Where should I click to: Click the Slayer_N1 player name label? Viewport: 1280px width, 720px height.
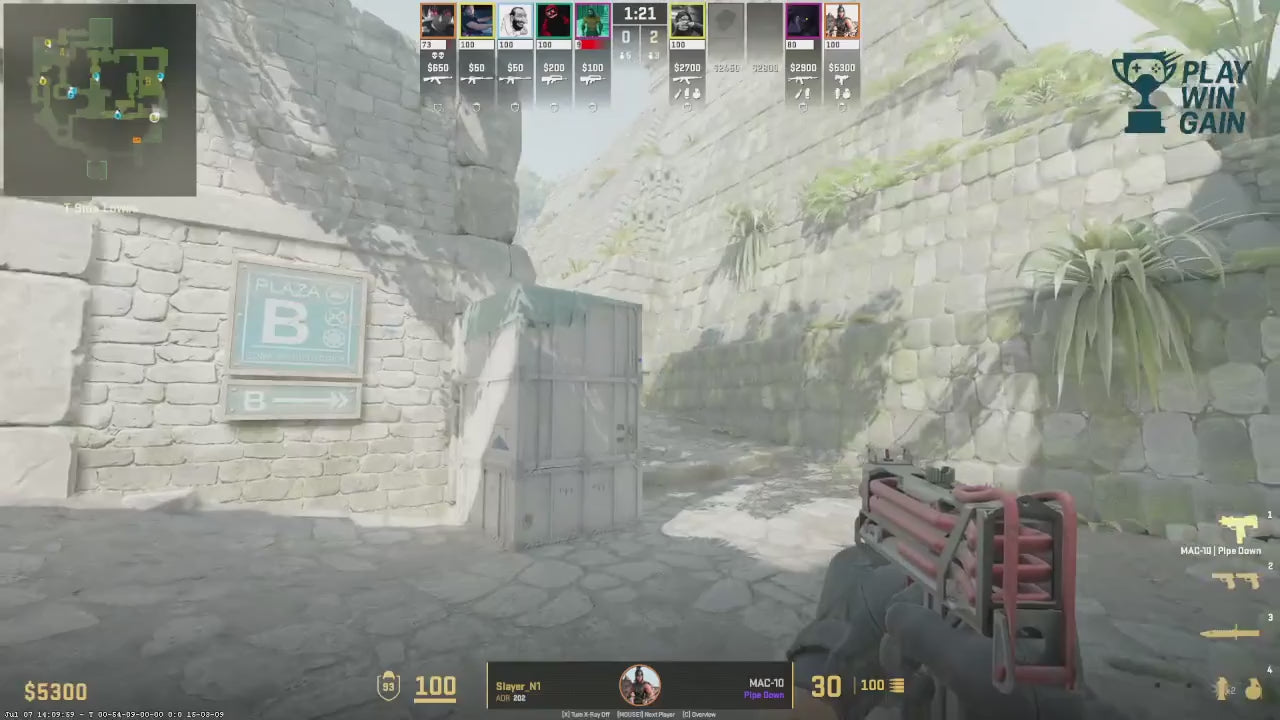coord(518,686)
